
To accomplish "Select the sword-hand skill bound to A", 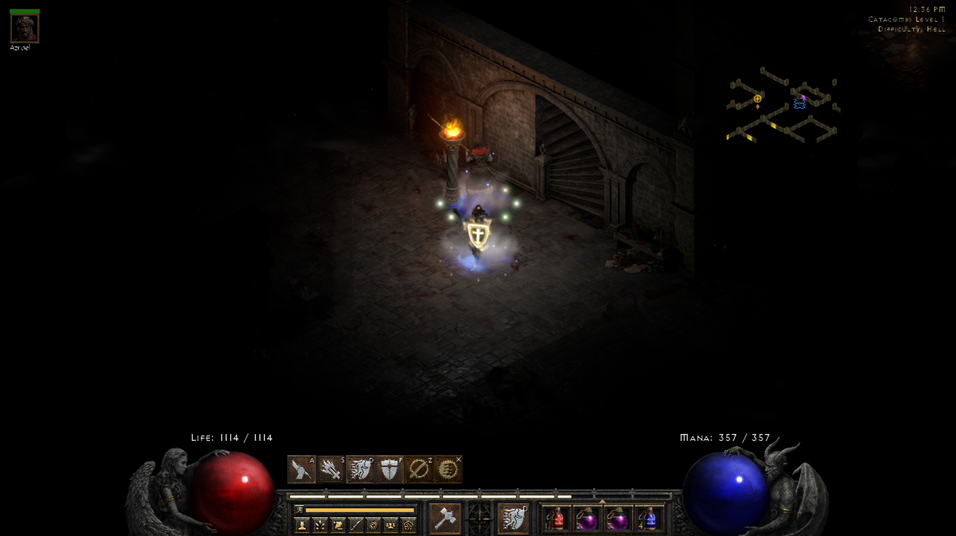I will coord(301,469).
